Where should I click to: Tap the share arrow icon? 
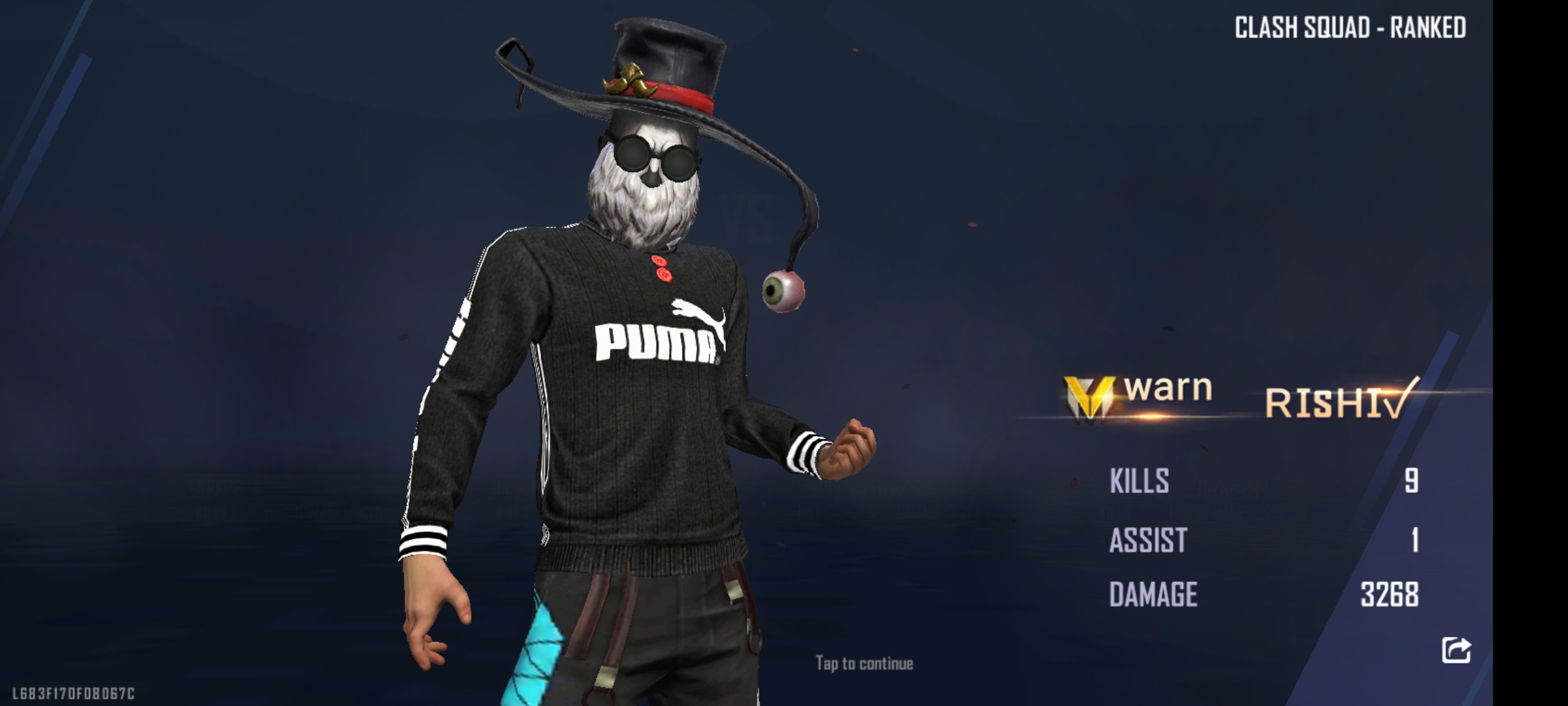[x=1456, y=650]
